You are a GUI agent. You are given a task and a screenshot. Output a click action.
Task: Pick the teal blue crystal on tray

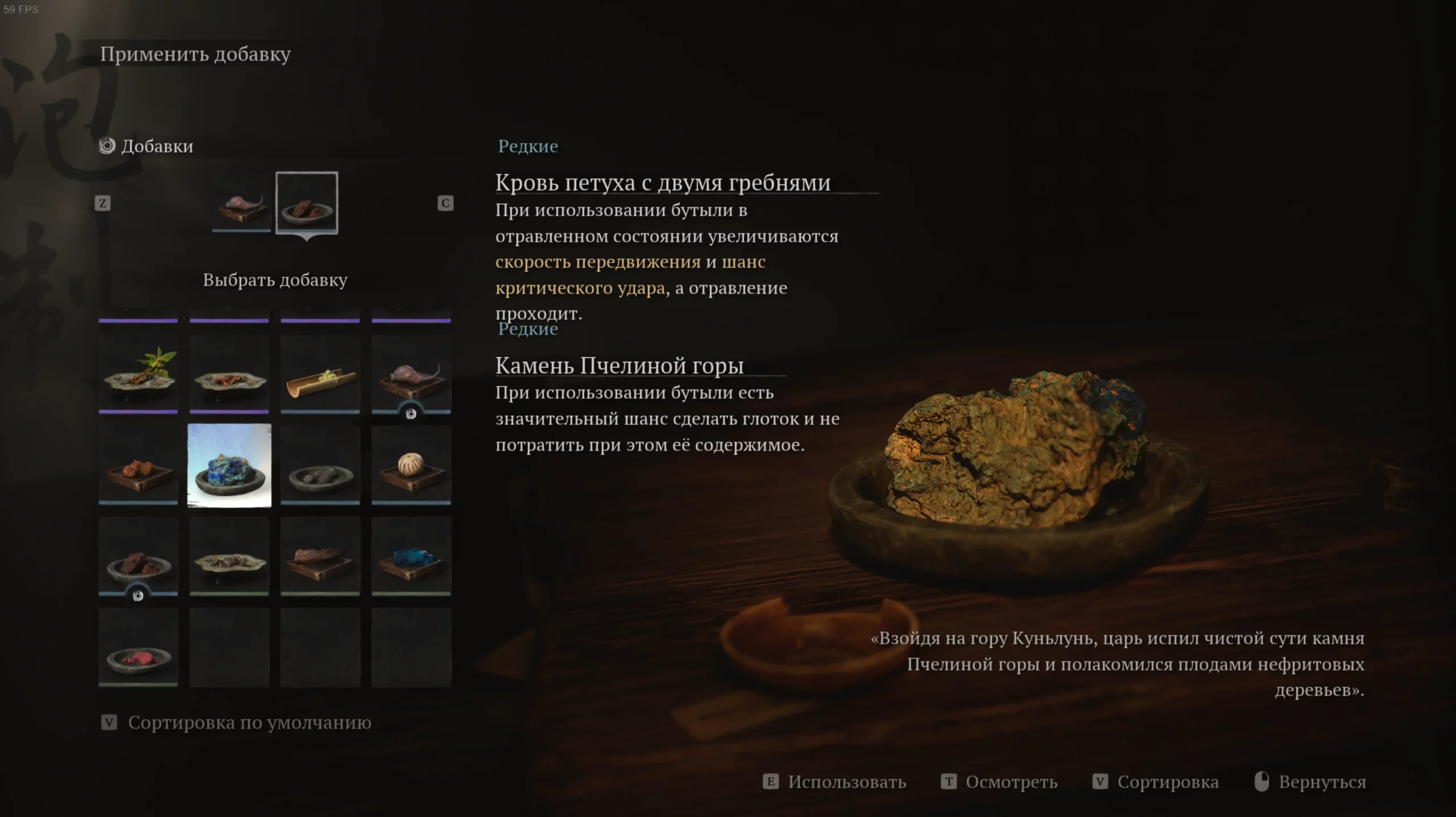point(411,556)
